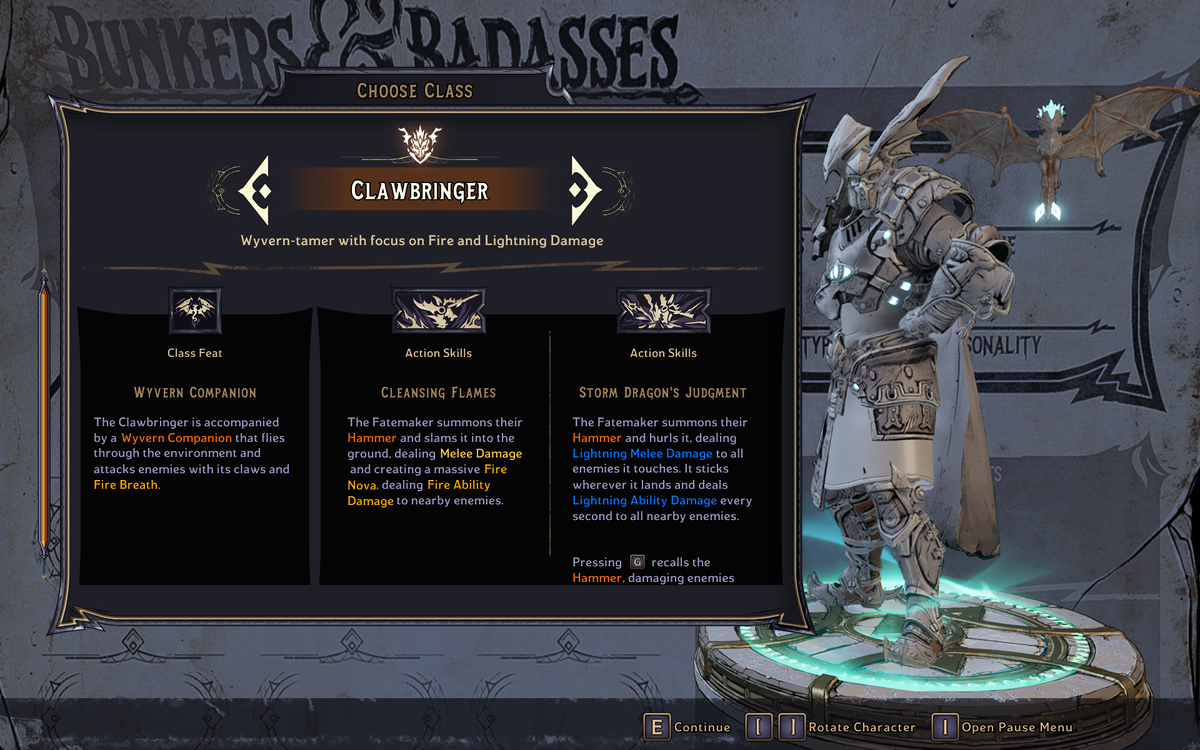This screenshot has width=1200, height=750.
Task: Switch to the previous class with left arrow
Action: click(255, 190)
